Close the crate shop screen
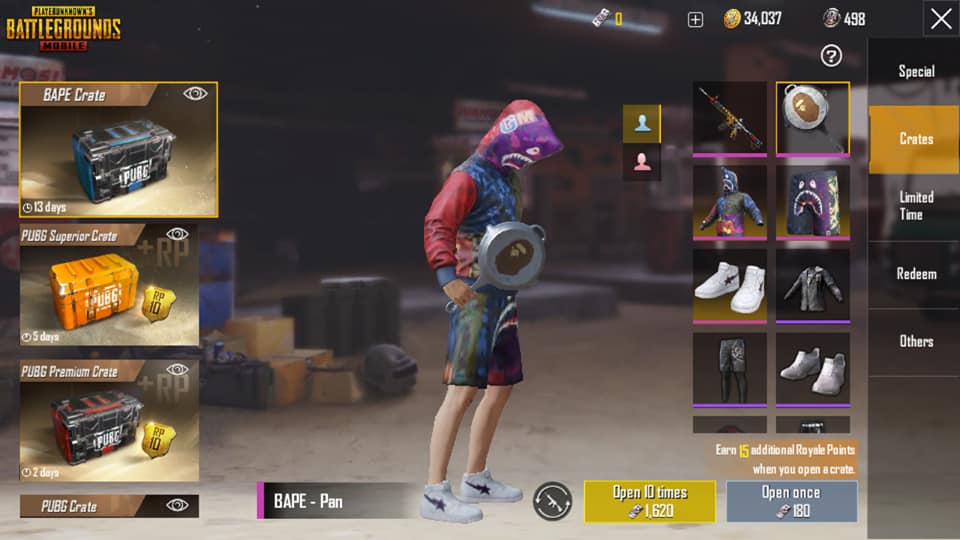The image size is (960, 540). tap(940, 19)
